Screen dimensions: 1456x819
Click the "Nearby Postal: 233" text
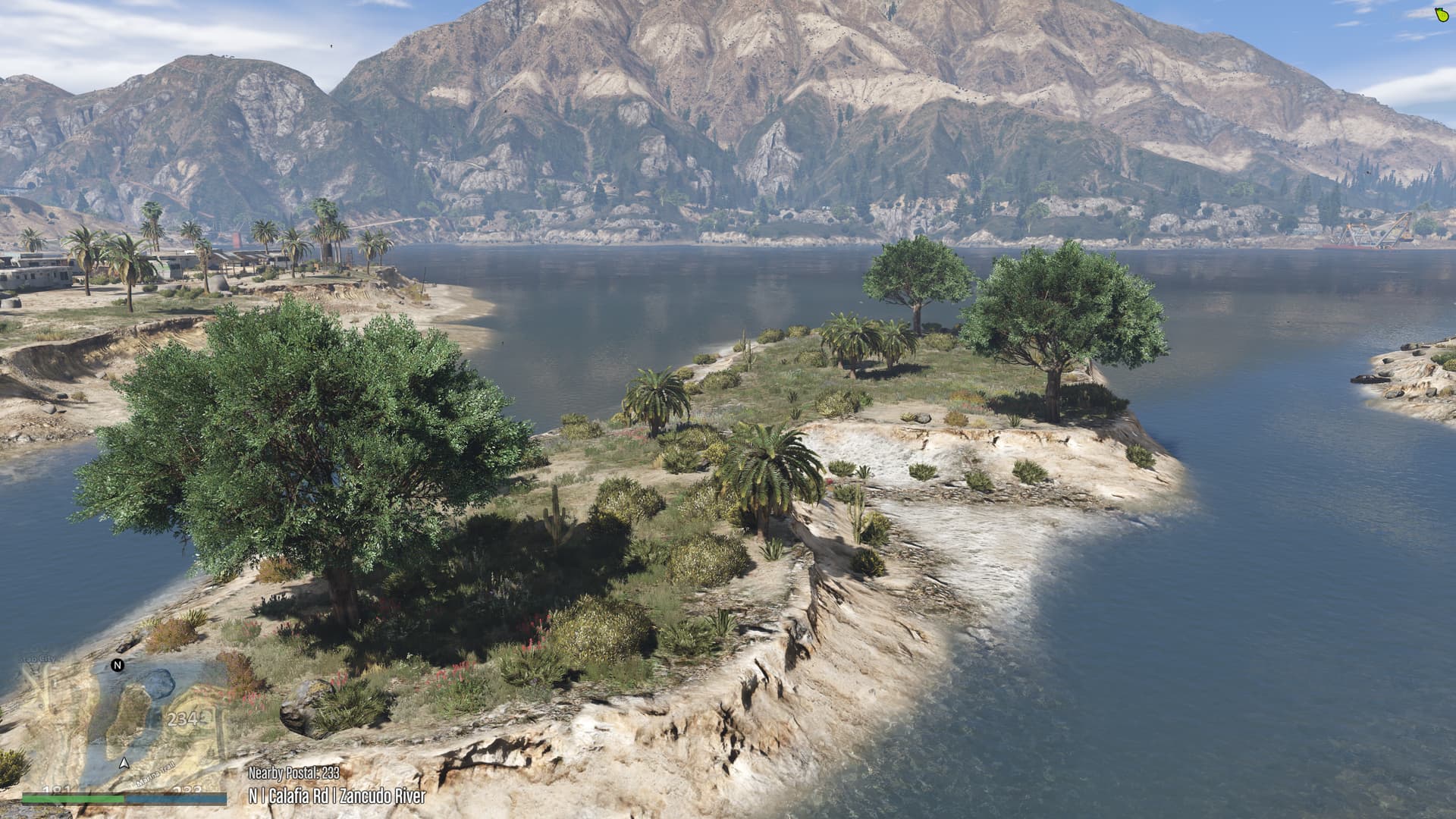pos(294,774)
